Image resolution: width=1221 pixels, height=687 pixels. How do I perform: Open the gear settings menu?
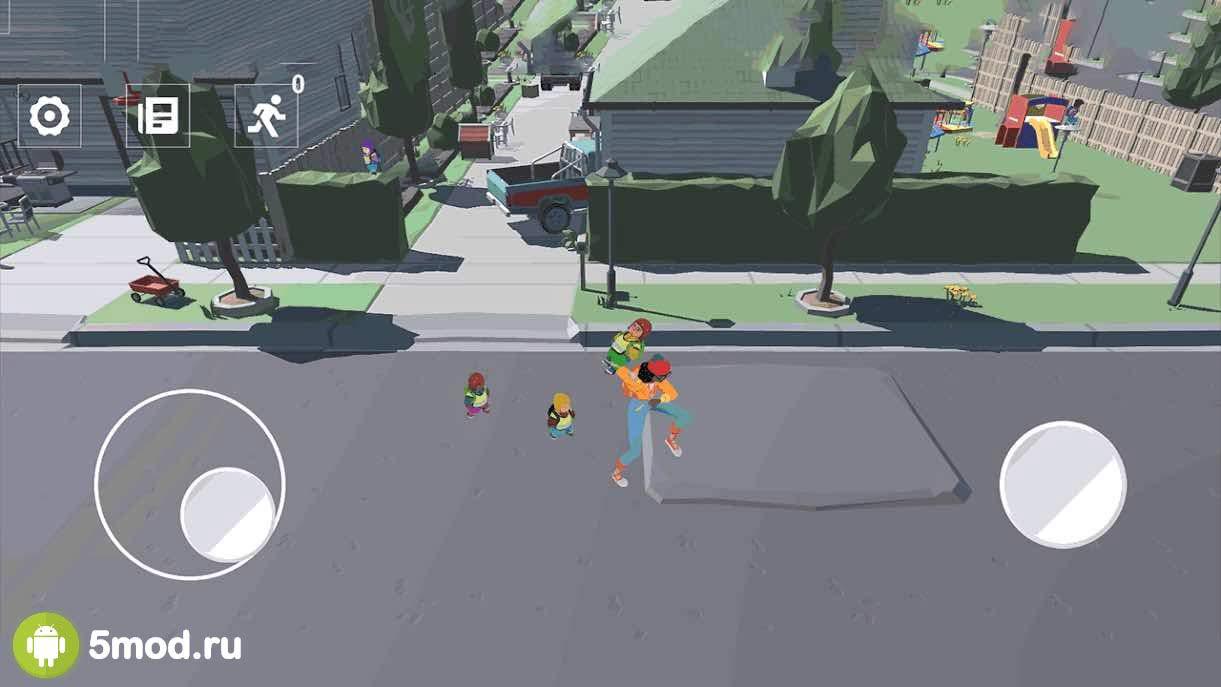click(49, 117)
